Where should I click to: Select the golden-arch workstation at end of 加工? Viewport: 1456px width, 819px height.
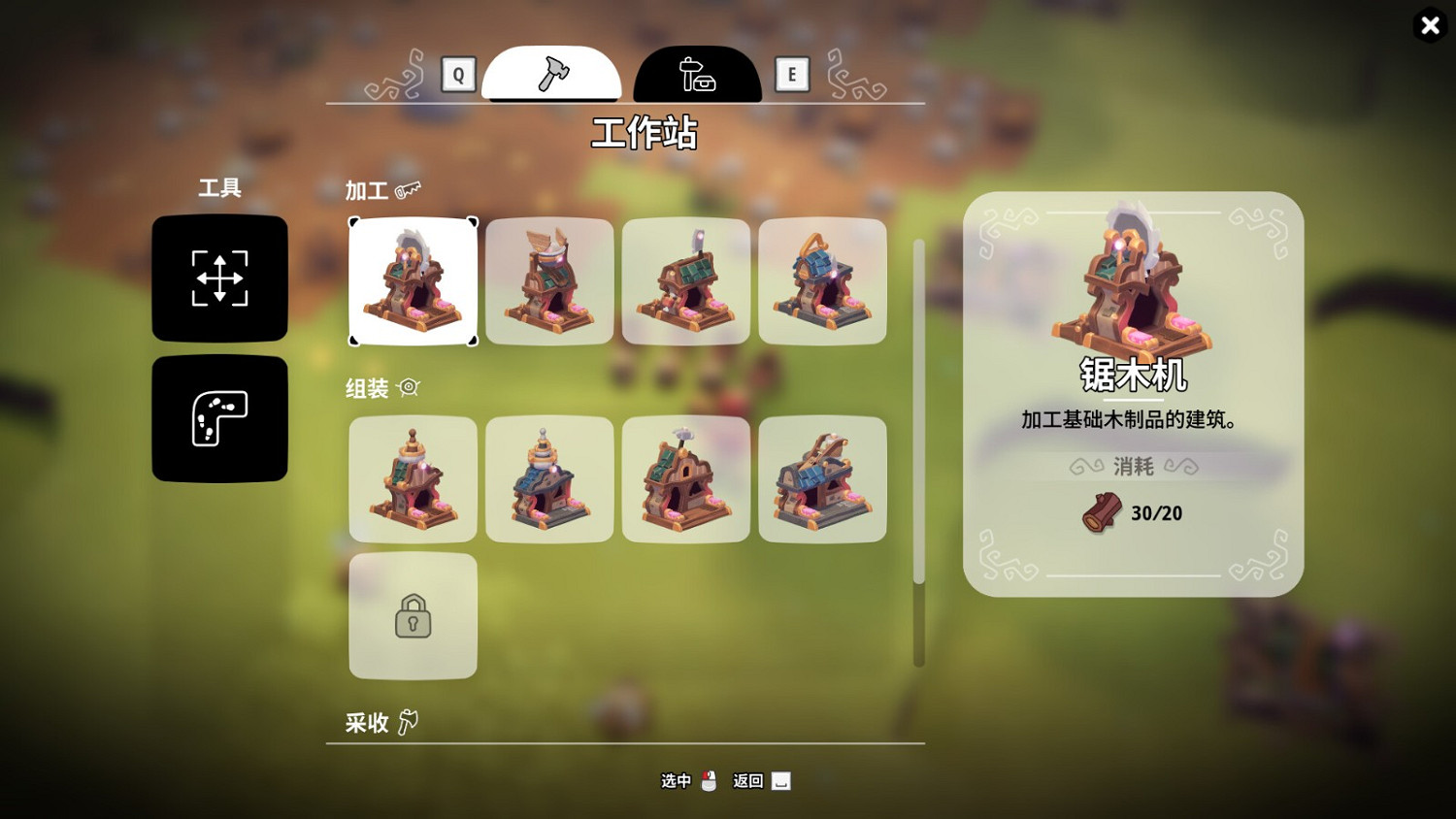point(823,281)
